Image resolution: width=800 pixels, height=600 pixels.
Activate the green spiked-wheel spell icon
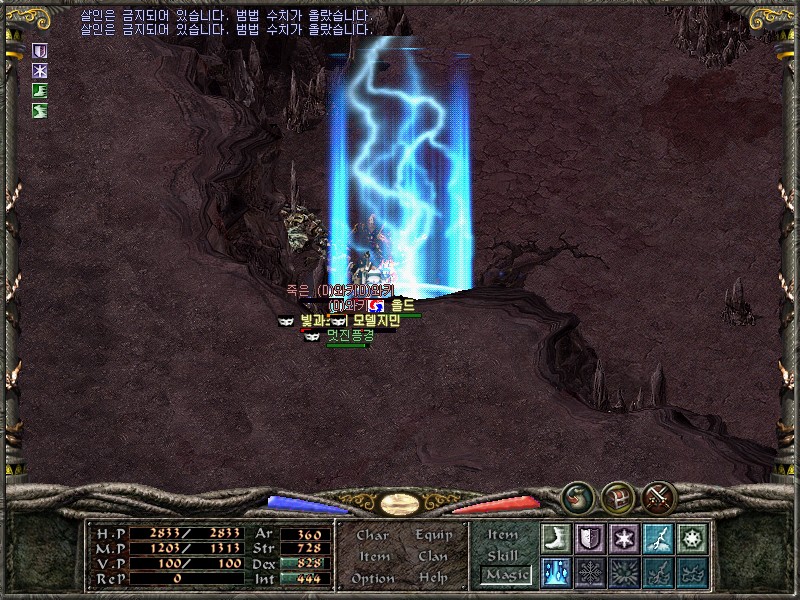[692, 539]
